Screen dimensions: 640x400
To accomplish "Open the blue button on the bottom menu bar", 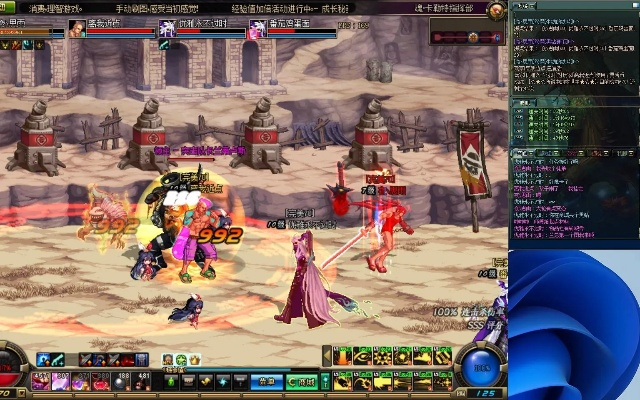I will click(263, 381).
